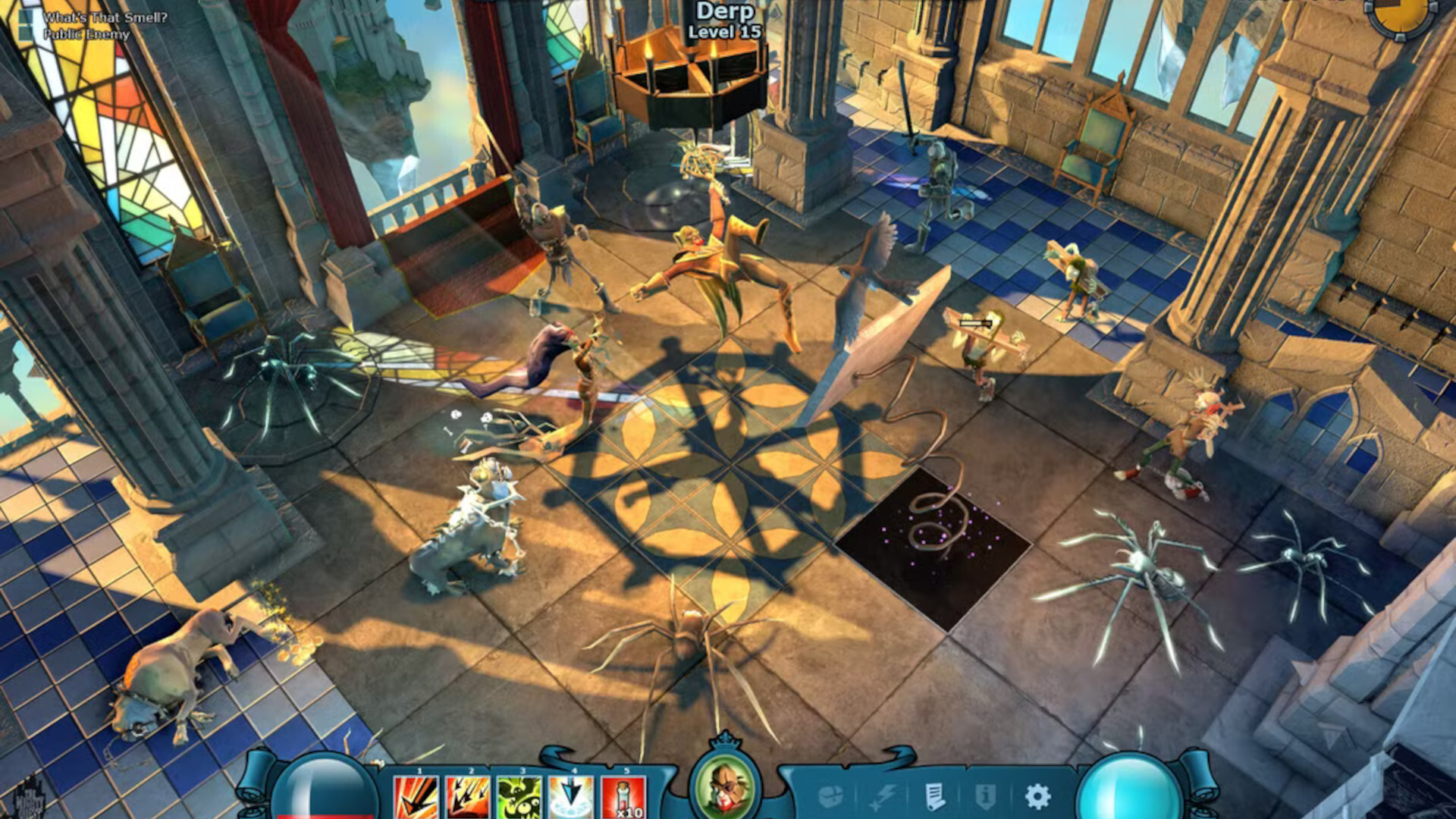Open the lightning bolt skills menu
Screen dimensions: 1456x819
[883, 796]
